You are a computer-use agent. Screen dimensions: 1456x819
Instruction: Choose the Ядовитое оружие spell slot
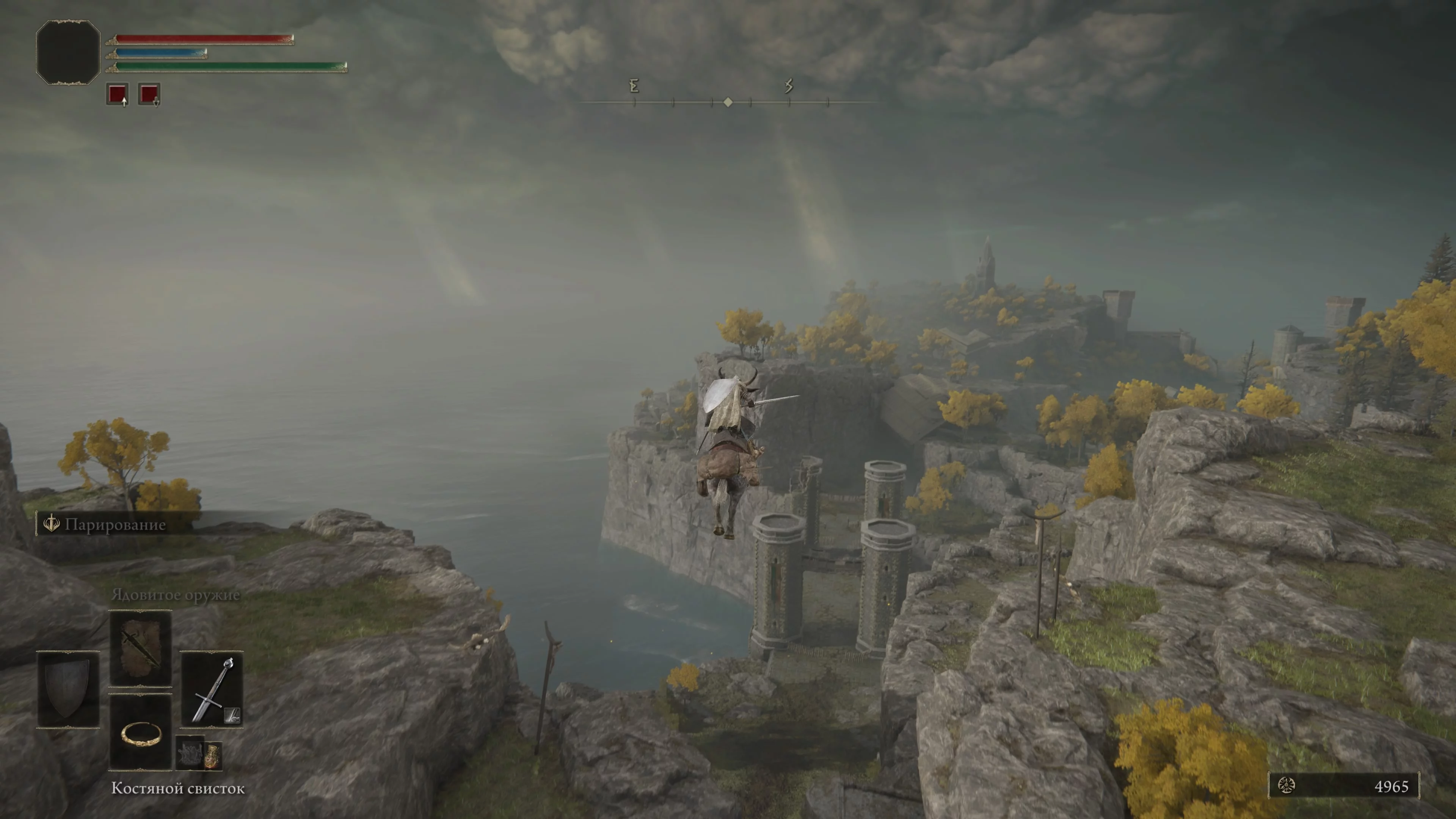pos(140,648)
